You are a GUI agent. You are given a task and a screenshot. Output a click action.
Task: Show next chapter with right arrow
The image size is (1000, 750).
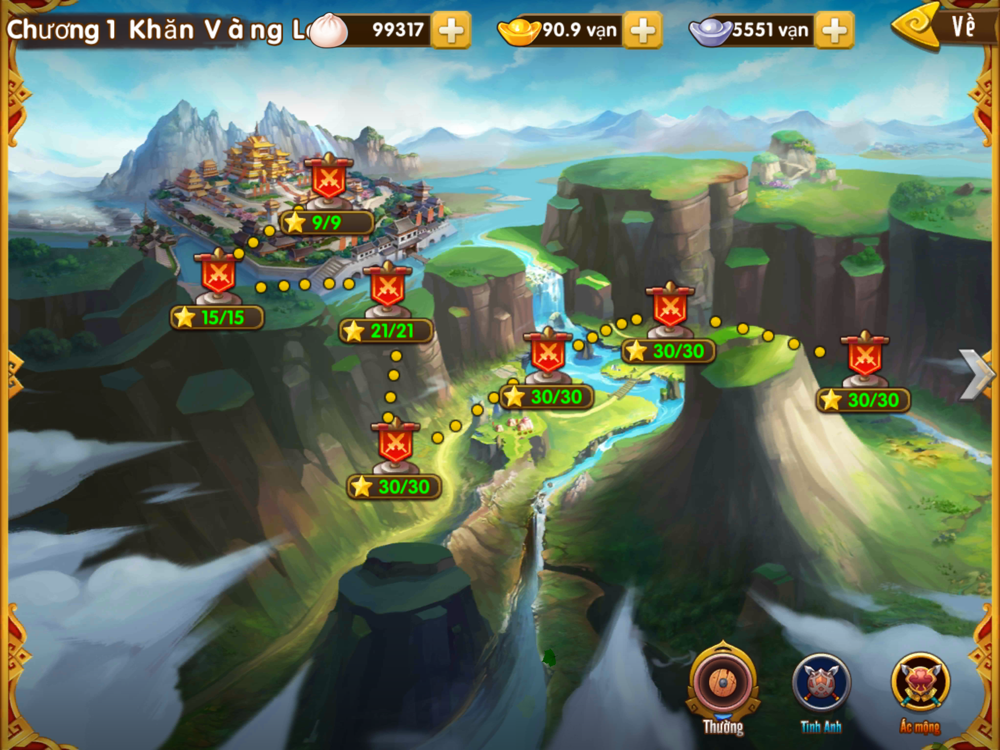click(976, 374)
